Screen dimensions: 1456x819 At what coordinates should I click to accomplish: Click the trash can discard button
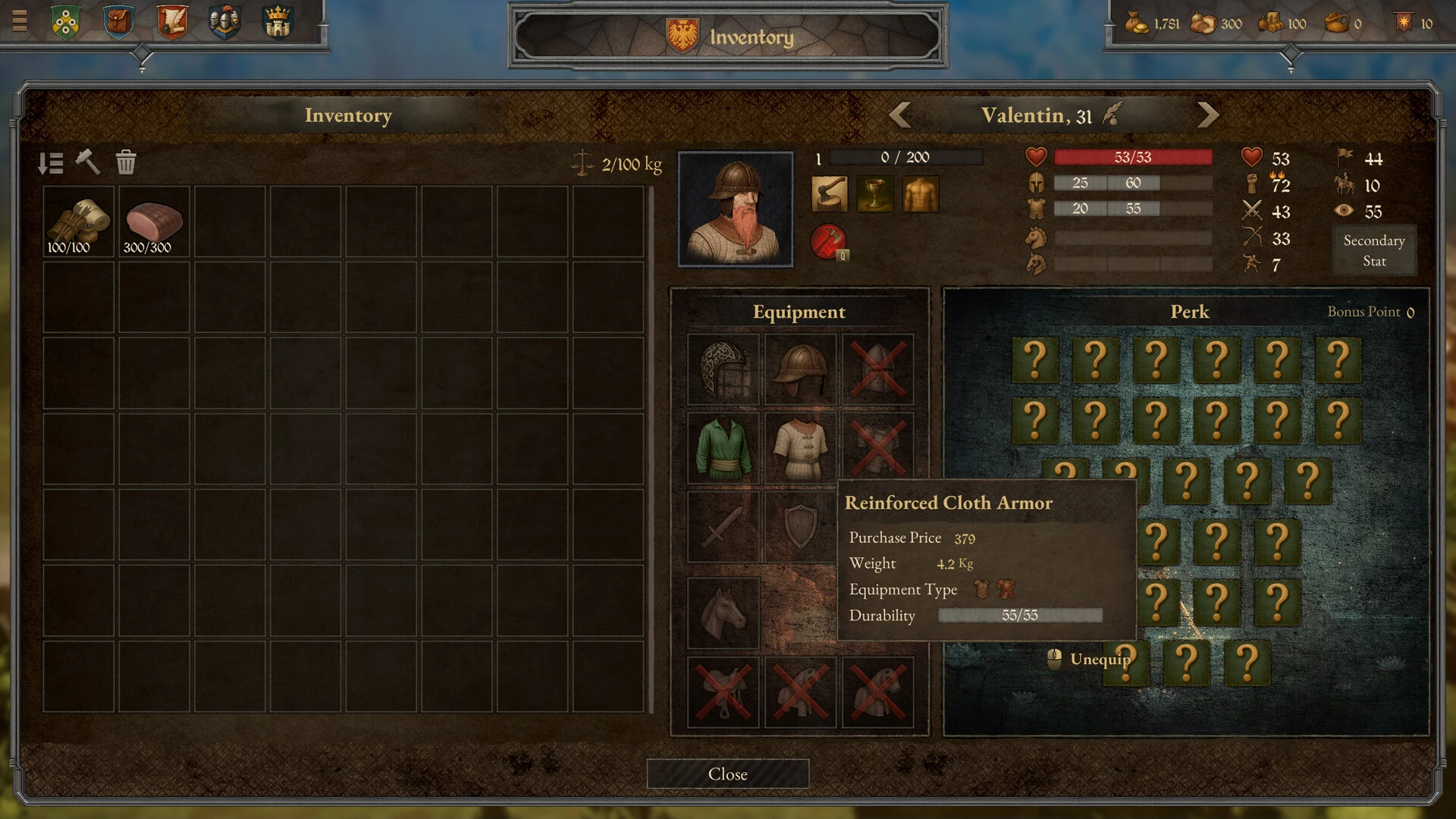click(126, 162)
